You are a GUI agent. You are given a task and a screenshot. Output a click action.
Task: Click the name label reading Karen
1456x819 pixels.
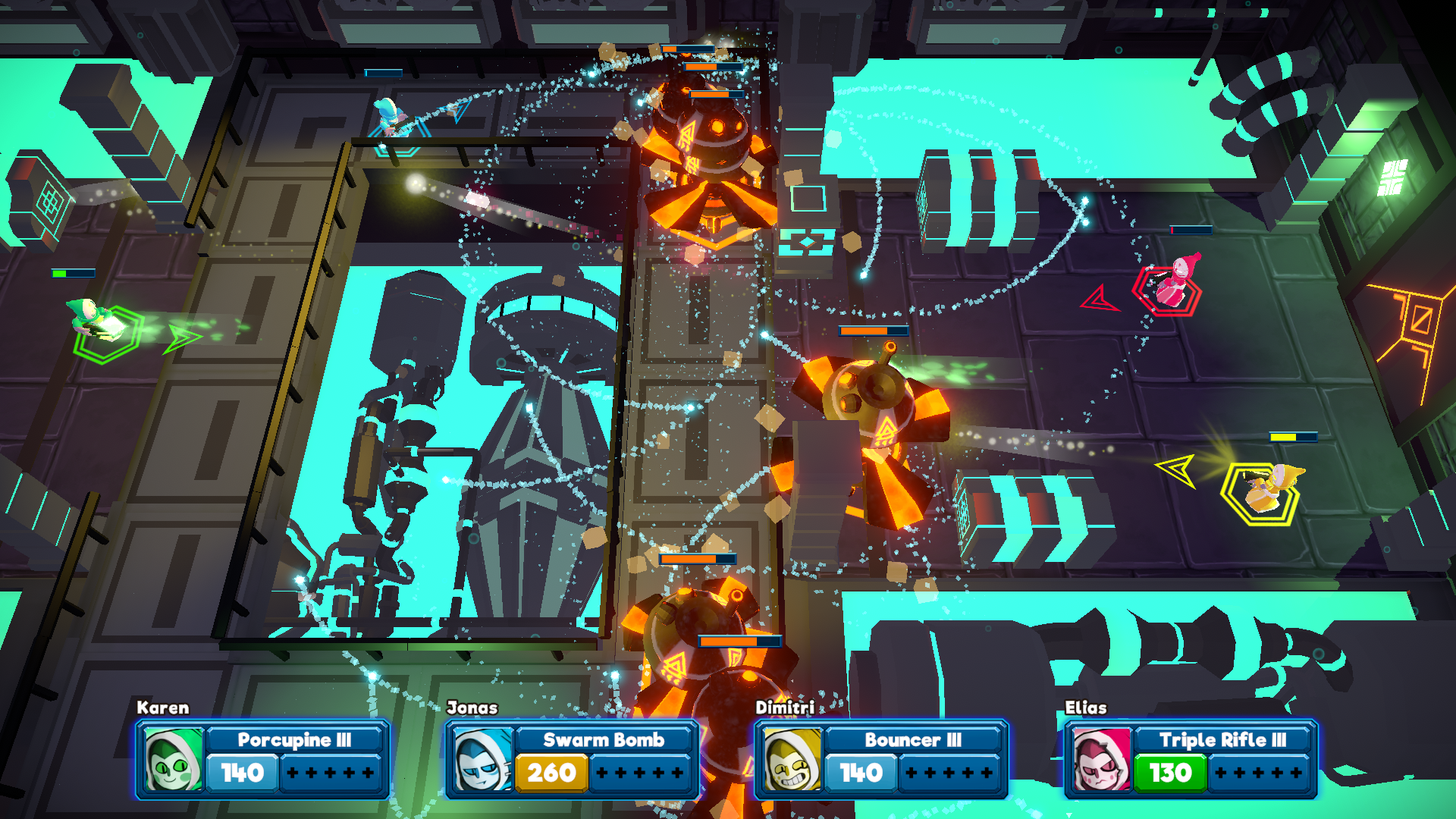162,708
